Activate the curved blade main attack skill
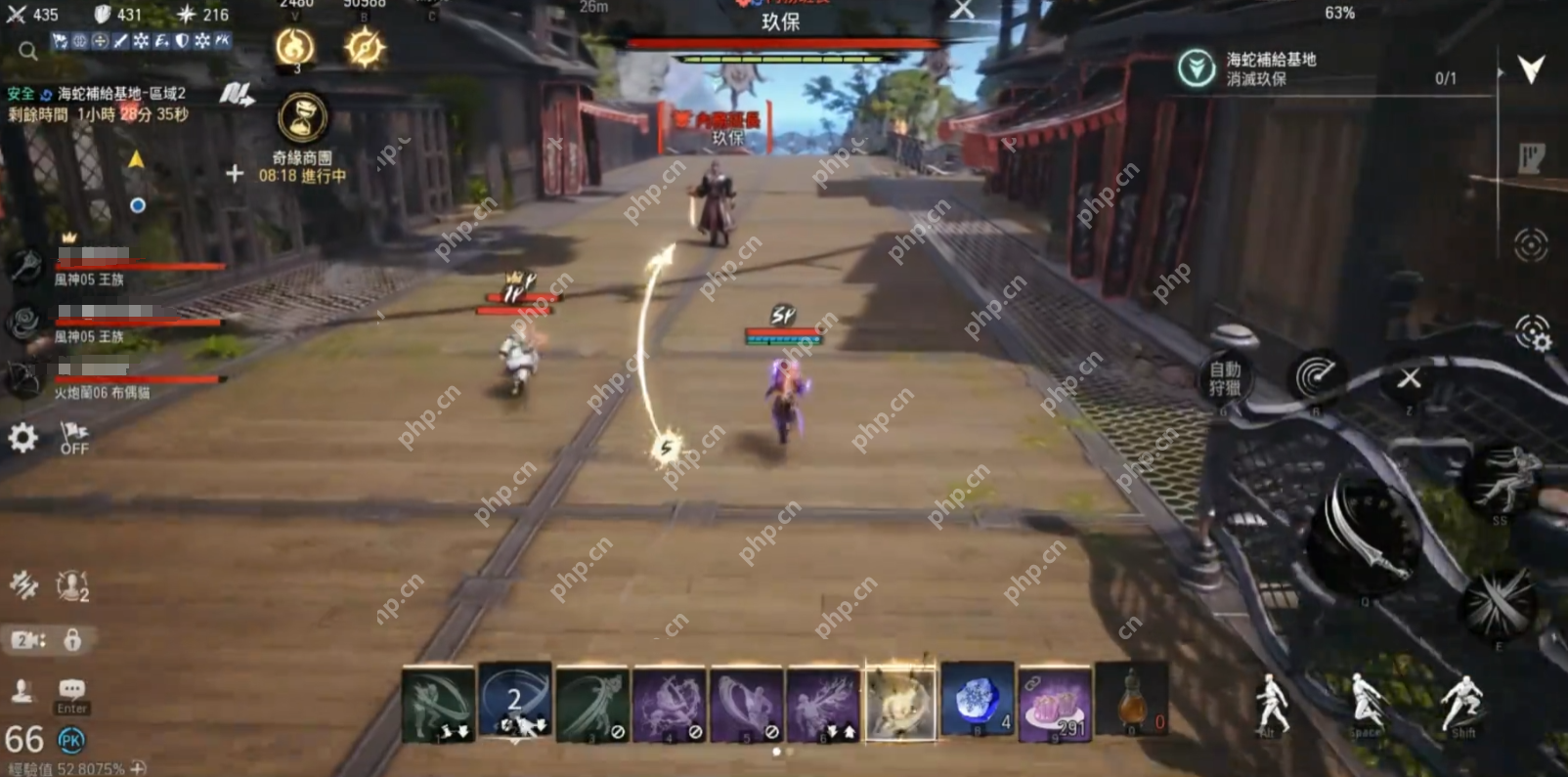Viewport: 1568px width, 777px height. [1366, 536]
